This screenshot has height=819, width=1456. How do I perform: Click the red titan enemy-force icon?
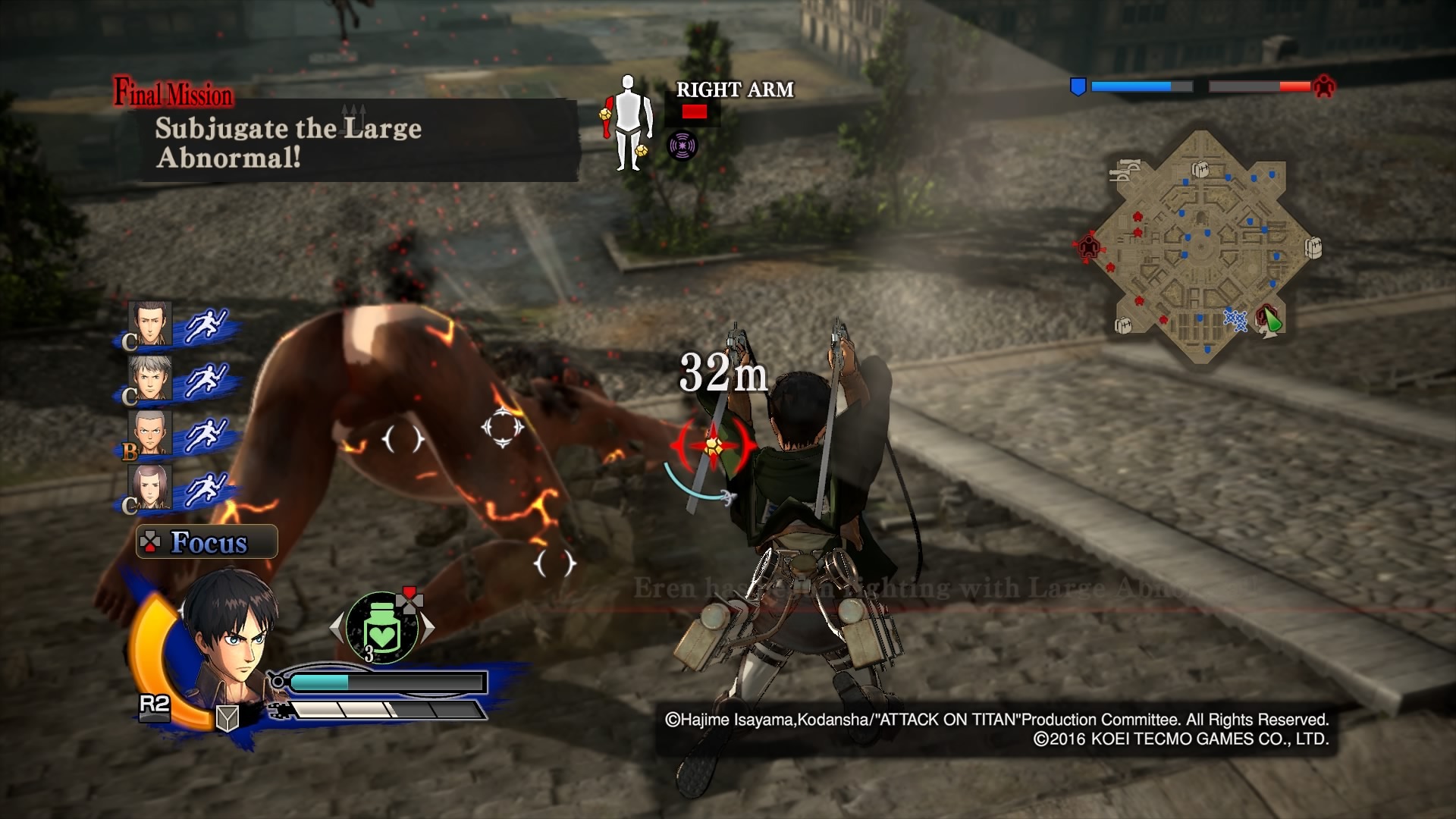point(1324,86)
